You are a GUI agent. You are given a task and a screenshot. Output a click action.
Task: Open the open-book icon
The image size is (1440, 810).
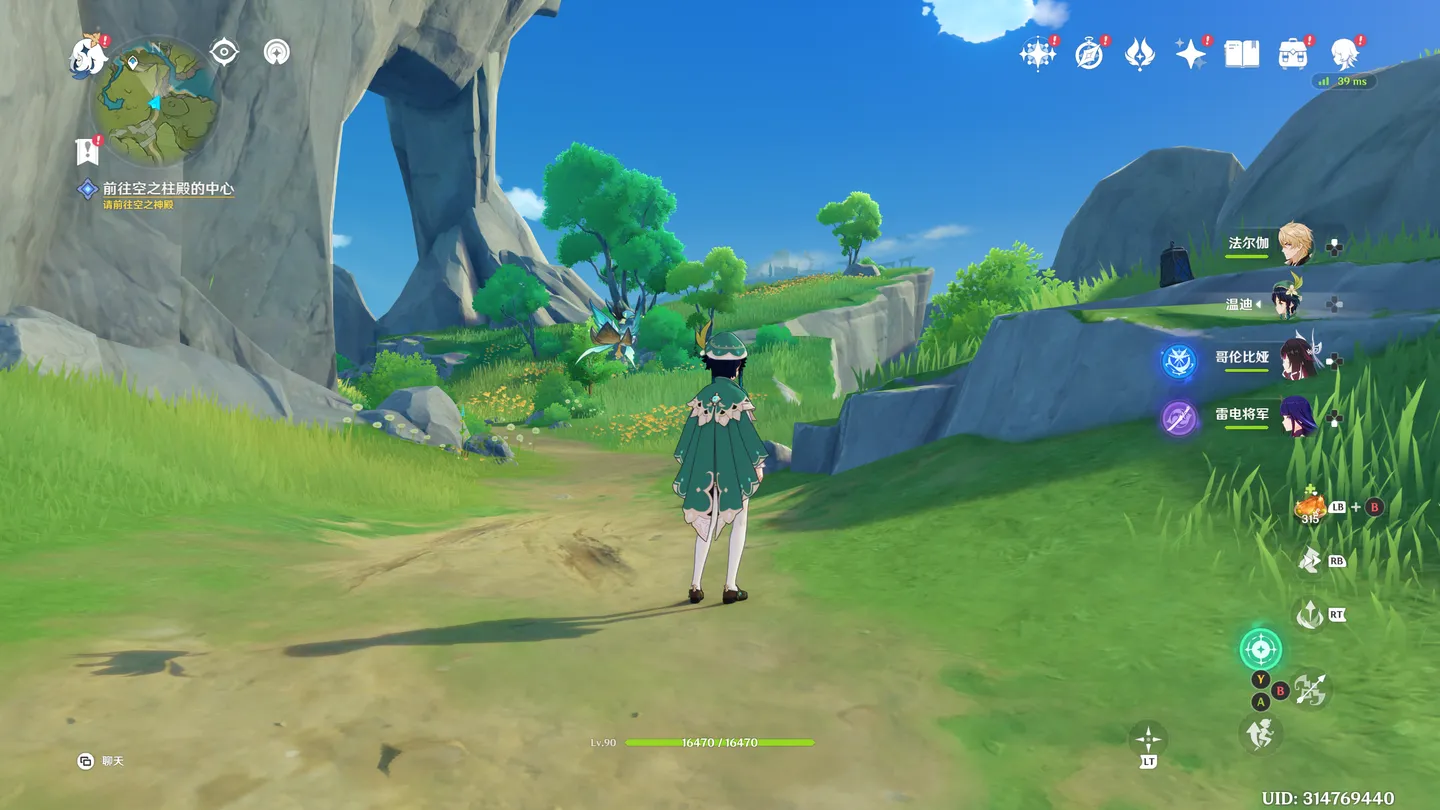(x=1242, y=54)
